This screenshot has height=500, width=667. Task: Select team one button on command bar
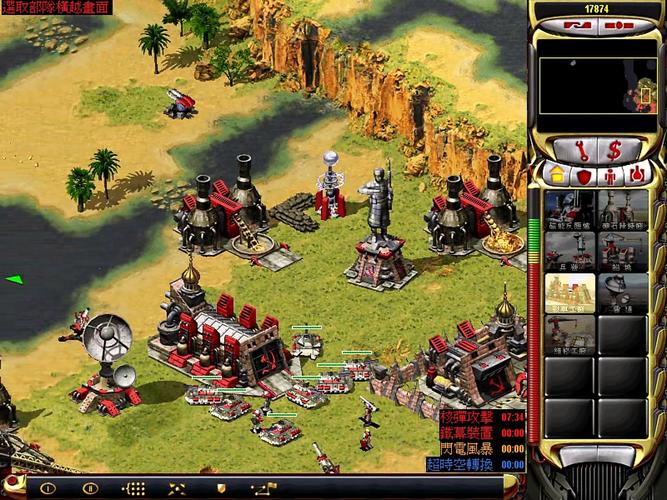(46, 488)
